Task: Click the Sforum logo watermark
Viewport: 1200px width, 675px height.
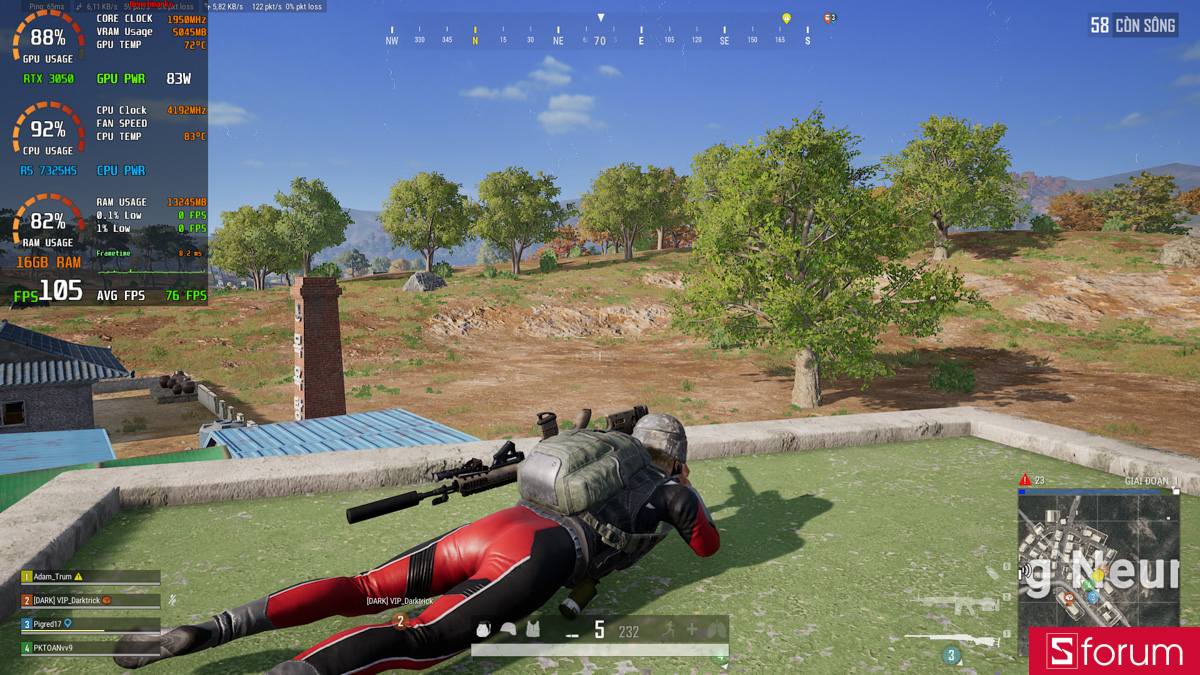Action: (x=1114, y=652)
